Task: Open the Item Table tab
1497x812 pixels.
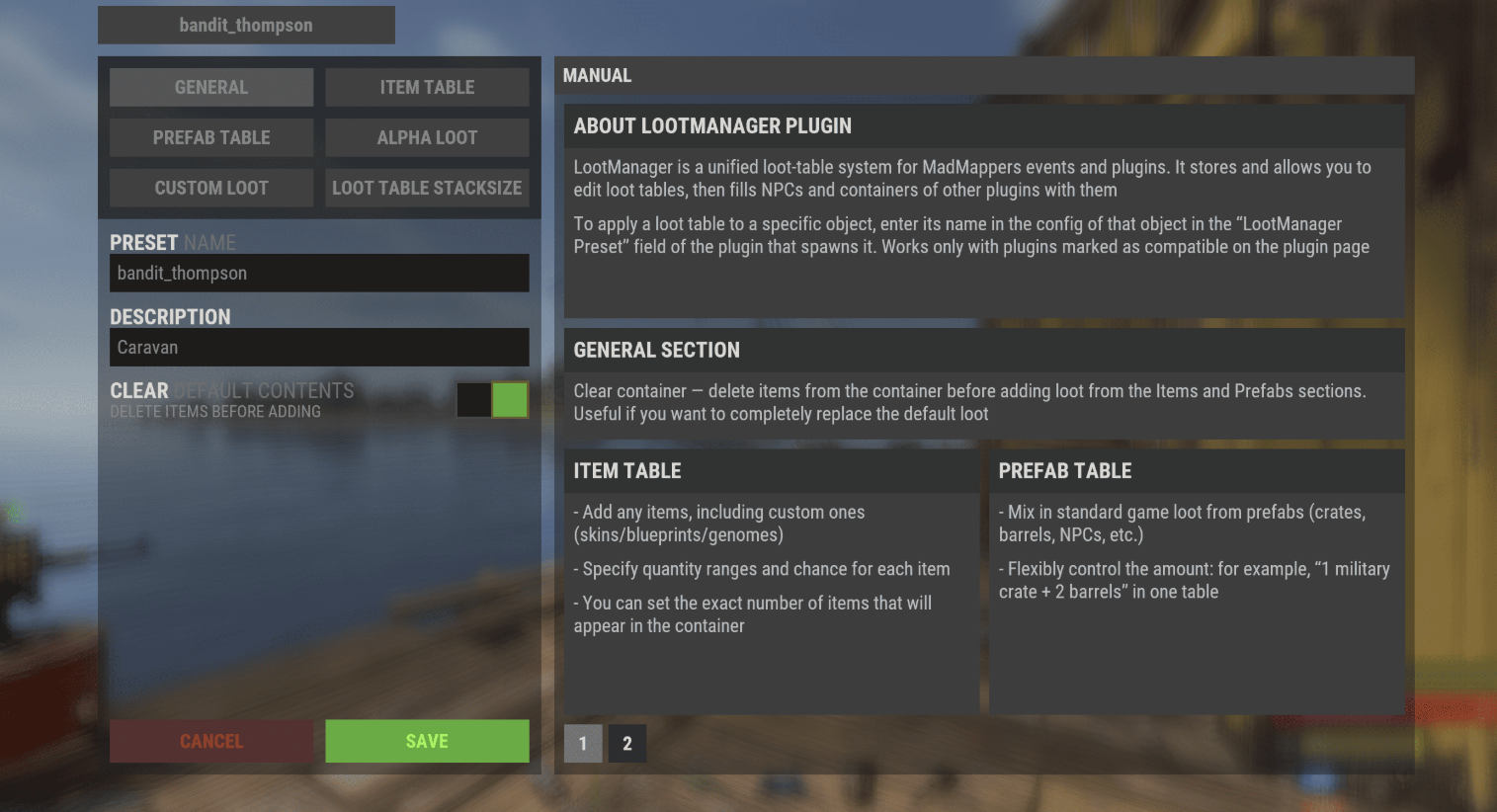Action: point(427,87)
